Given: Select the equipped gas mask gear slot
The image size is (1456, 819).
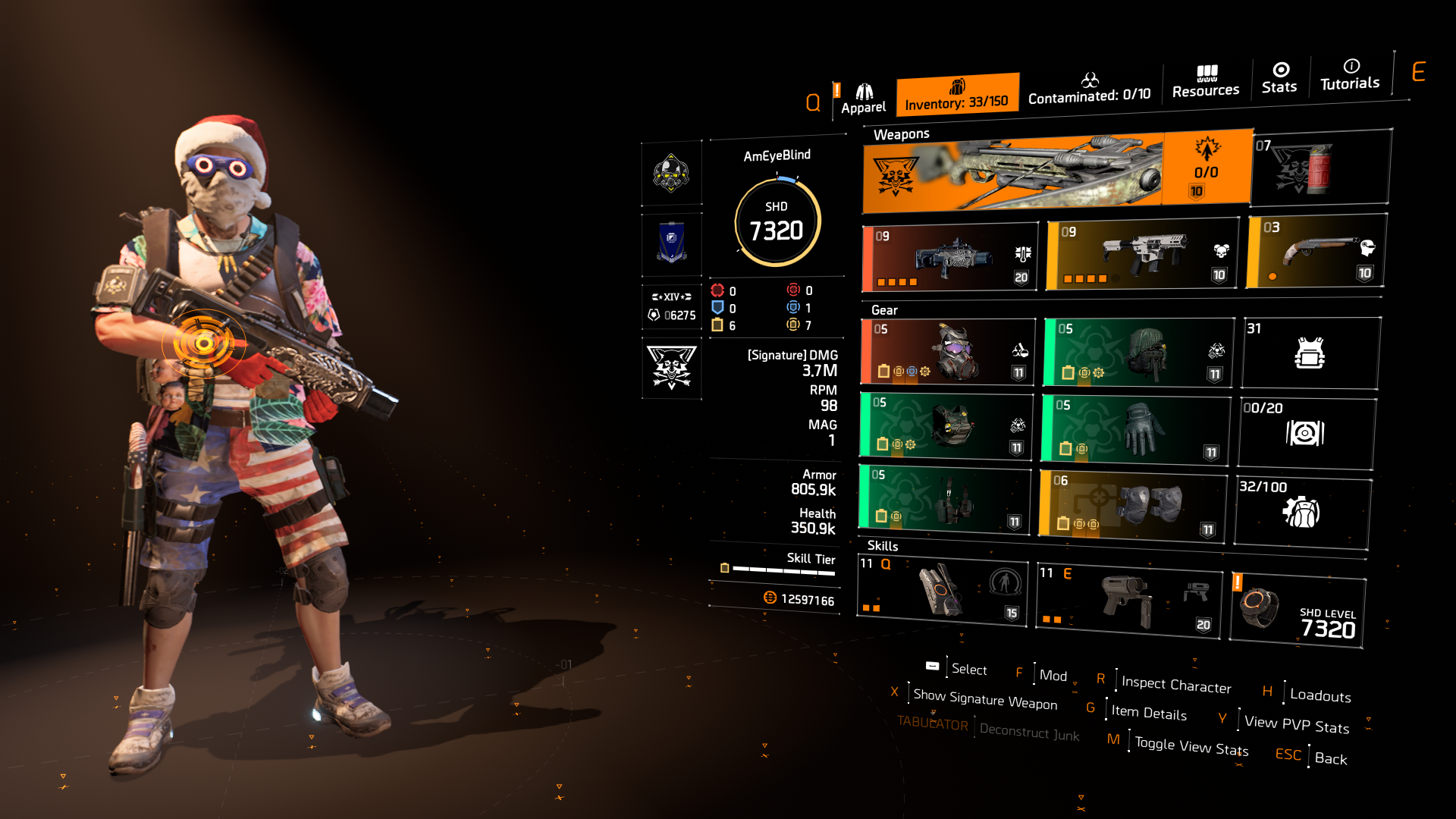Looking at the screenshot, I should [x=946, y=352].
